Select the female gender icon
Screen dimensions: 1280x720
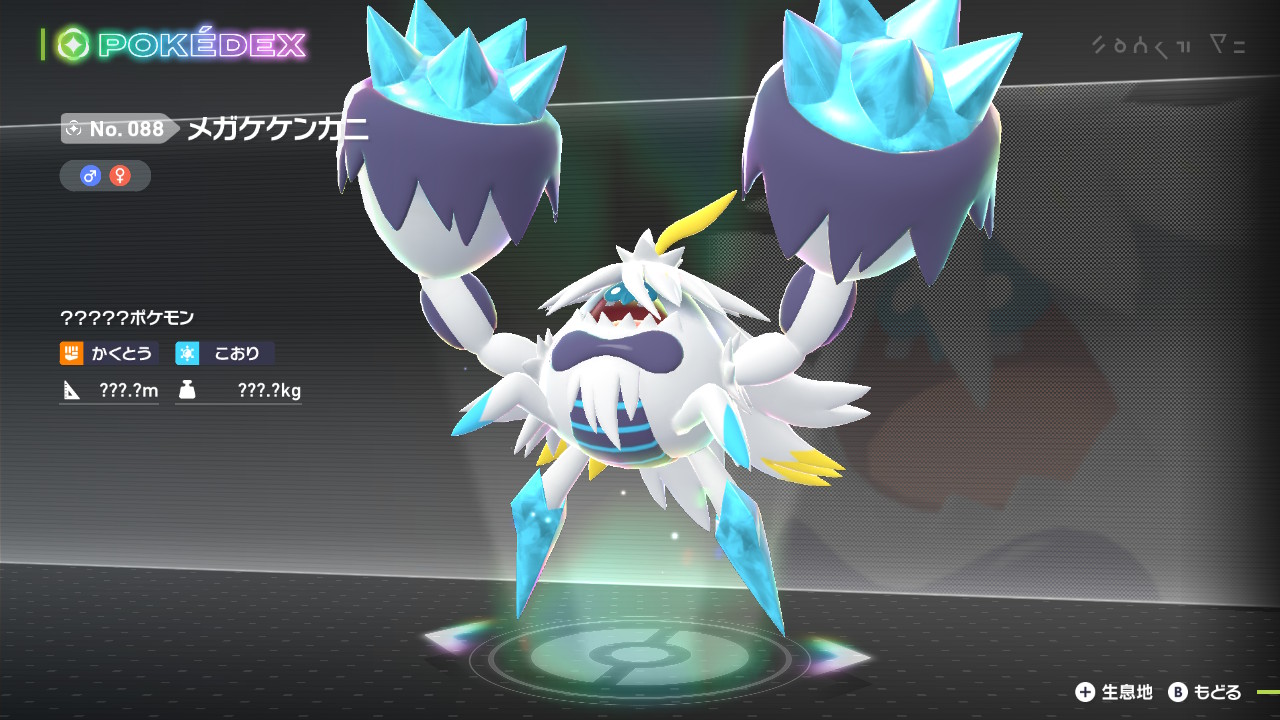point(120,176)
